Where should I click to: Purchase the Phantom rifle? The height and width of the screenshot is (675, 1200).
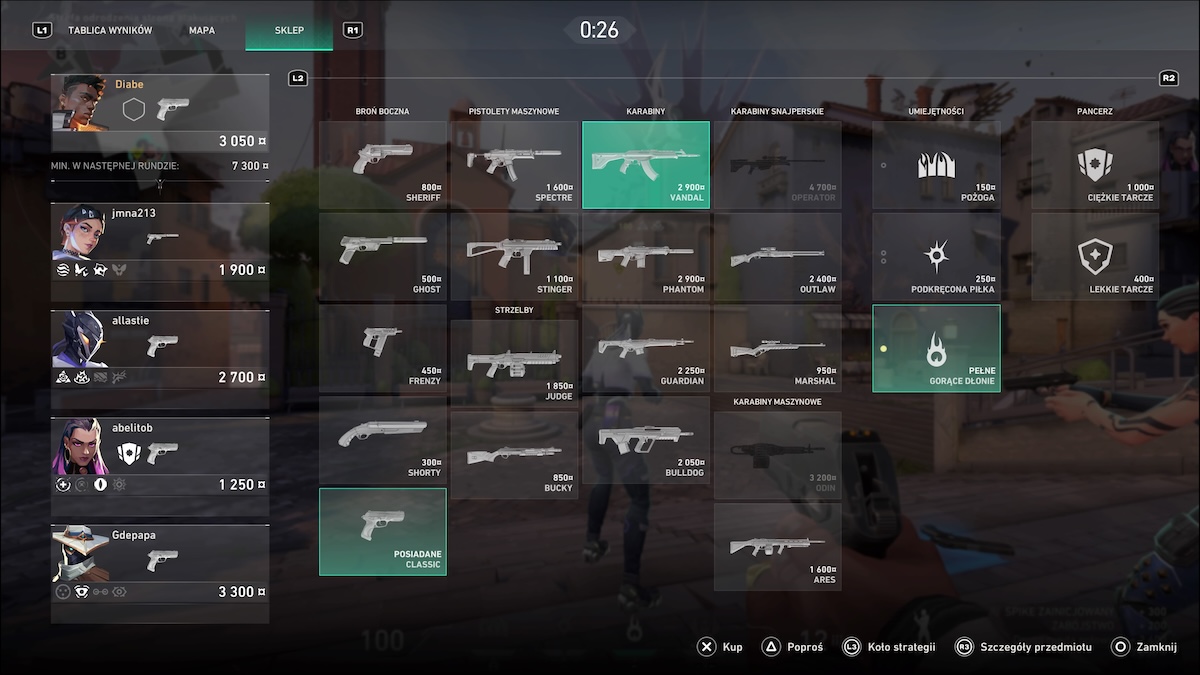646,257
